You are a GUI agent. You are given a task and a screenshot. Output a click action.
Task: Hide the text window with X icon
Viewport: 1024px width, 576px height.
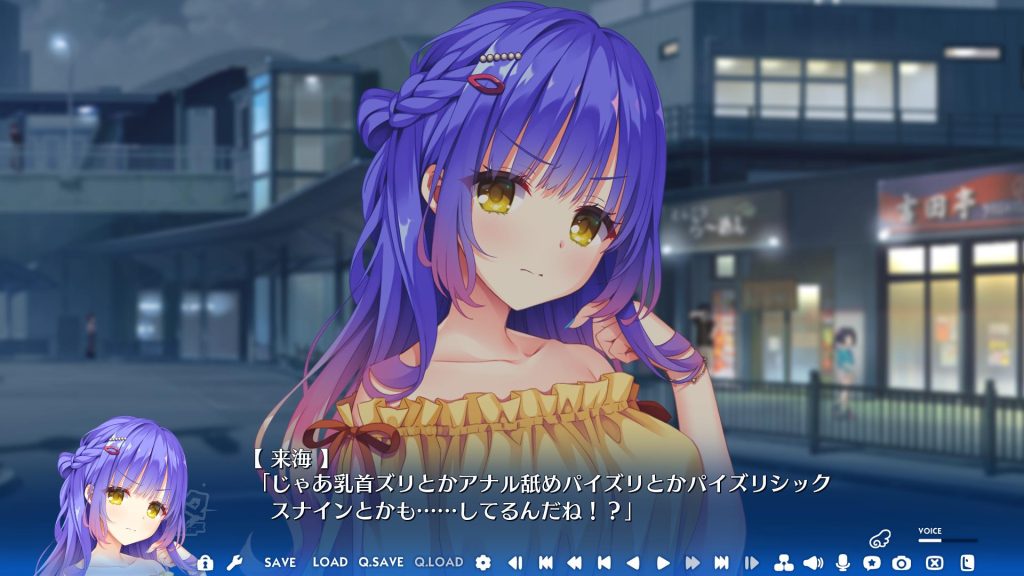[x=935, y=562]
